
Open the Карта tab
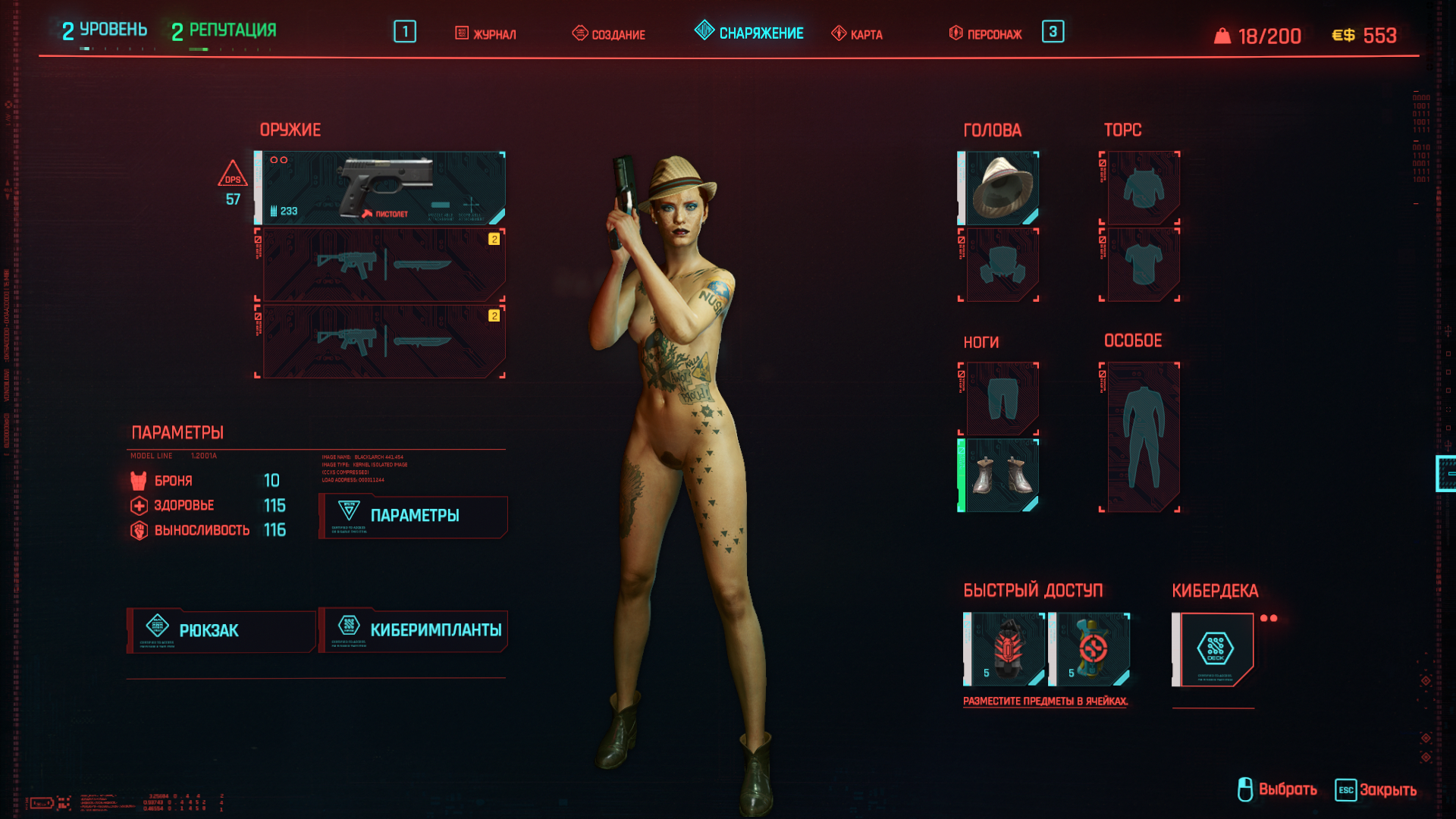pos(857,34)
